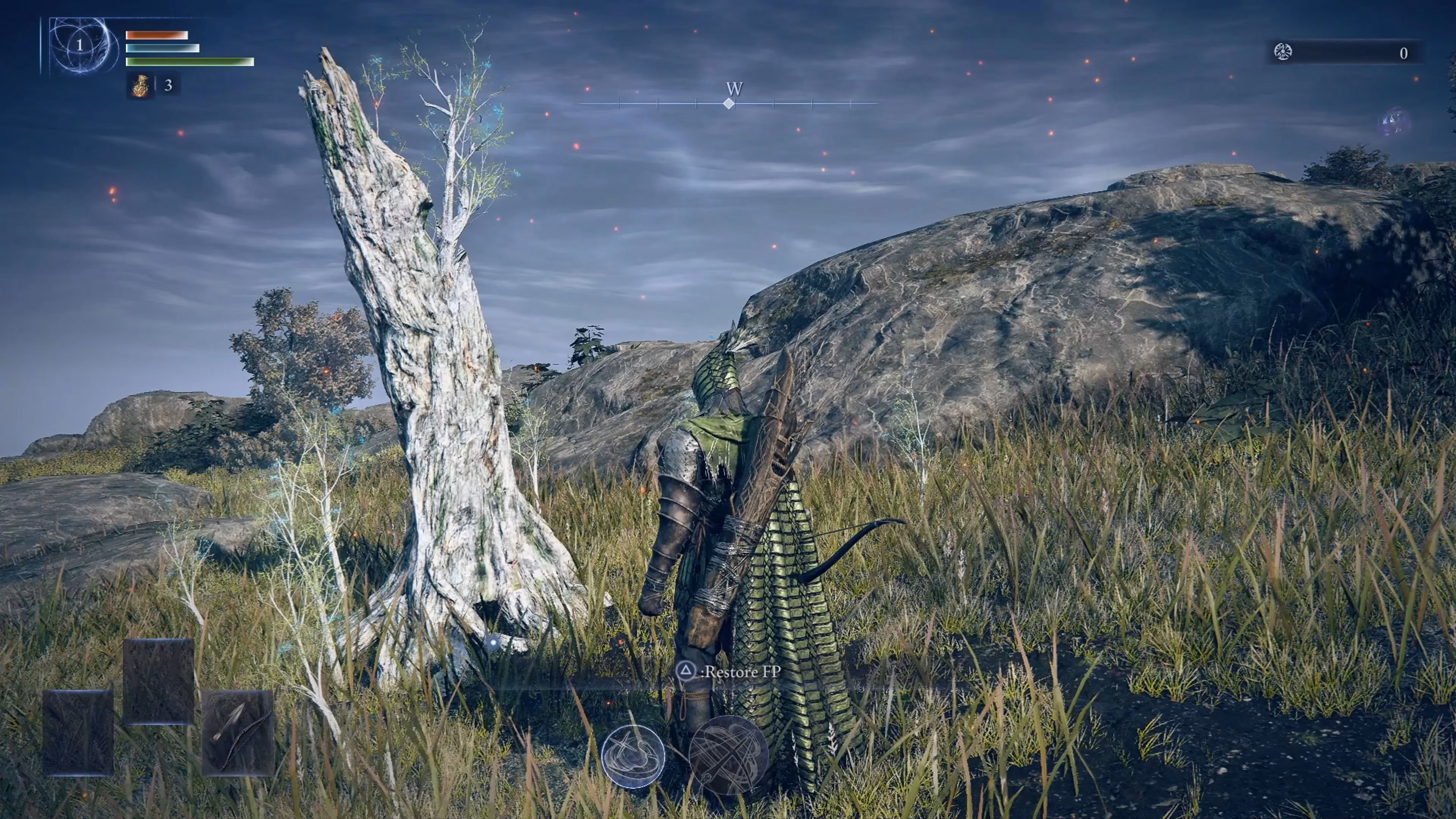Screen dimensions: 1456x819
Task: Click the runes currency icon
Action: coord(1283,53)
